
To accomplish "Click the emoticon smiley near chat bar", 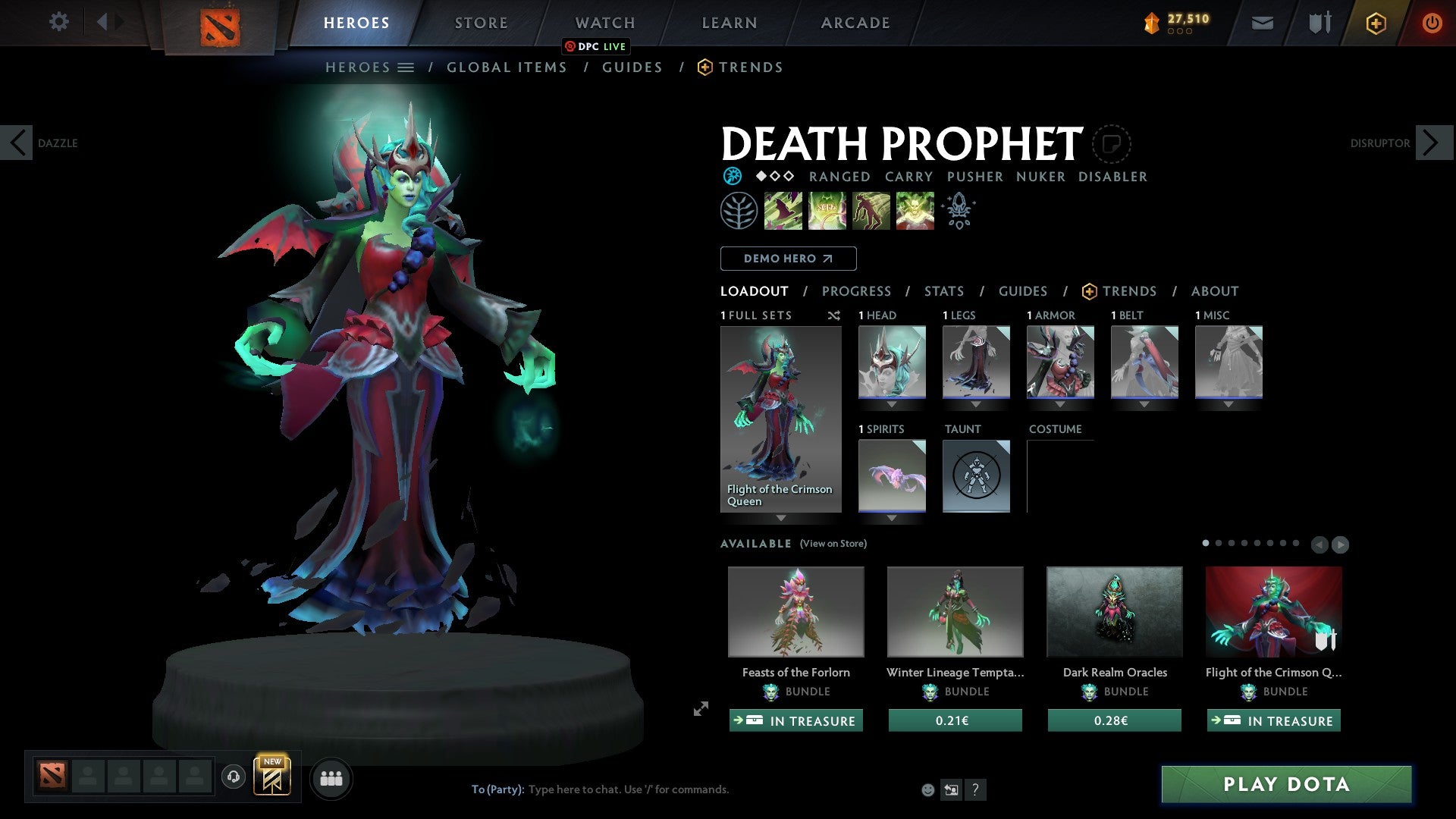I will coord(927,789).
